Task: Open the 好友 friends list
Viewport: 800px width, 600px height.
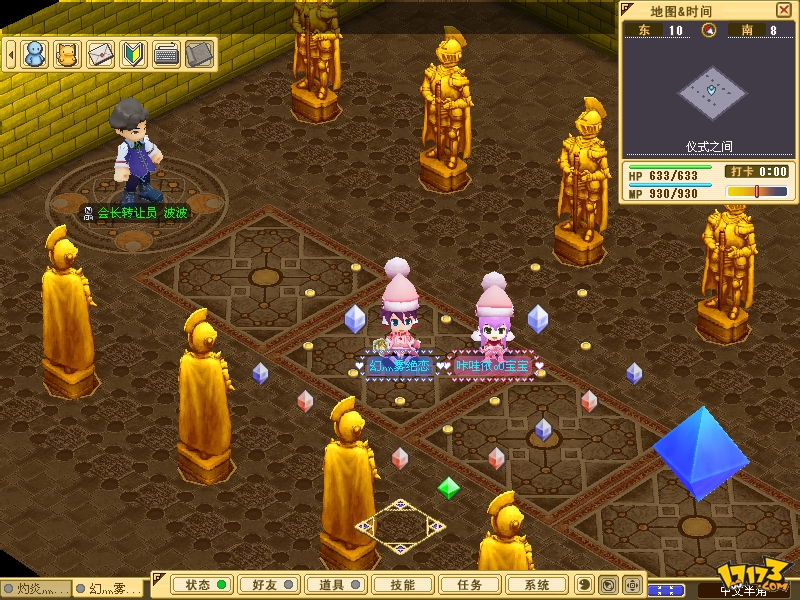Action: pyautogui.click(x=265, y=585)
